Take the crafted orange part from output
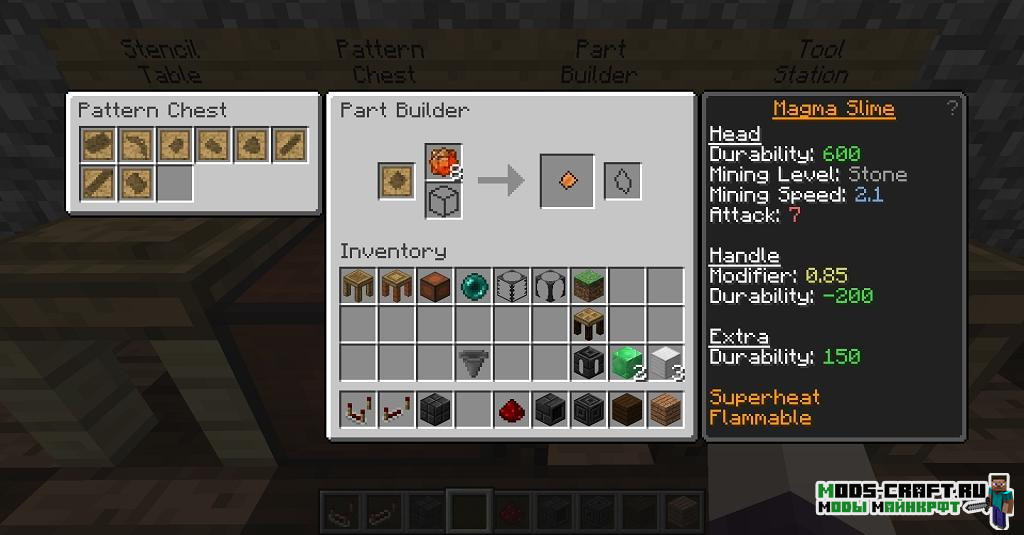The image size is (1024, 535). tap(567, 181)
